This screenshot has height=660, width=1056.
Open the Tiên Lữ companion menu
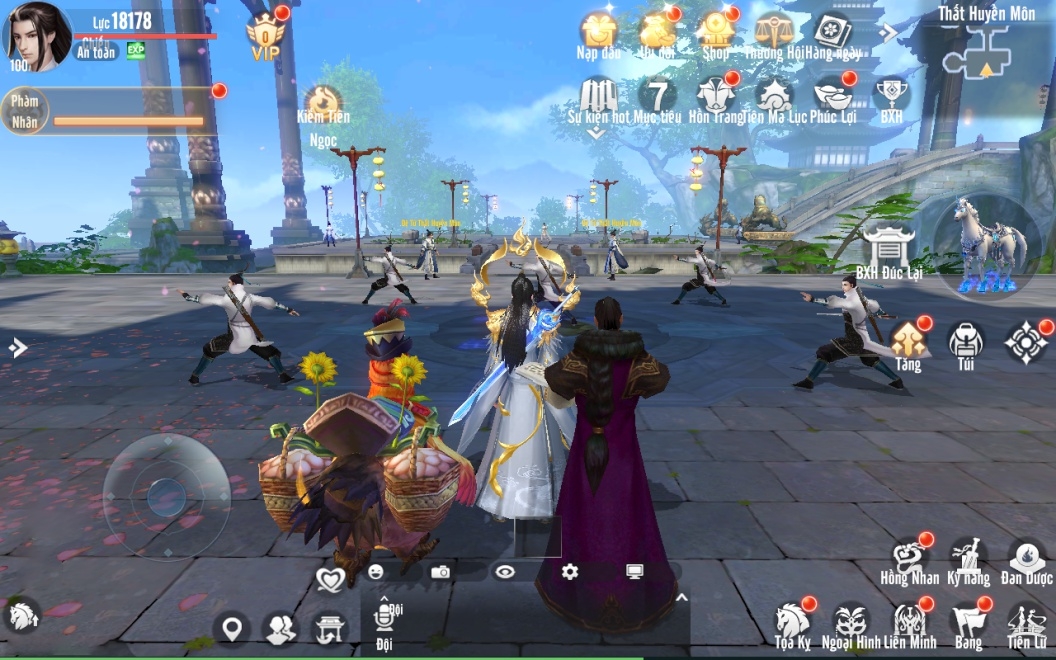(1026, 621)
